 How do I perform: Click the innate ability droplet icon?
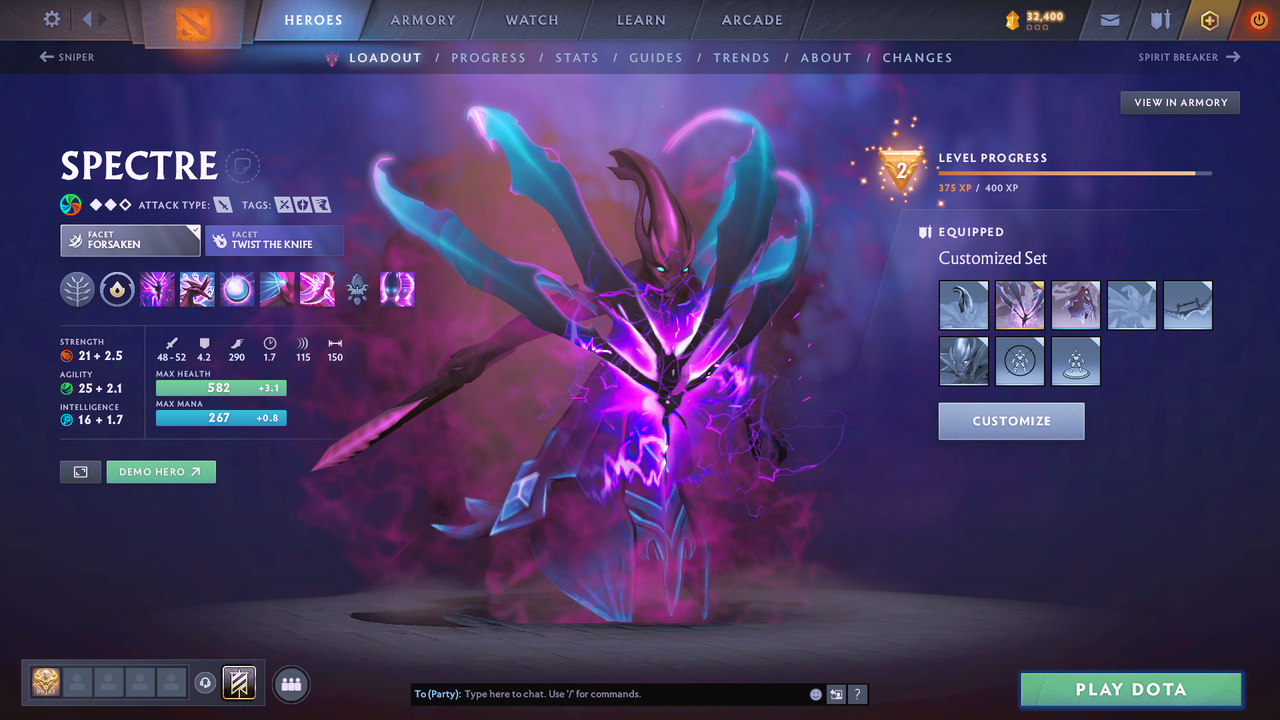point(117,290)
